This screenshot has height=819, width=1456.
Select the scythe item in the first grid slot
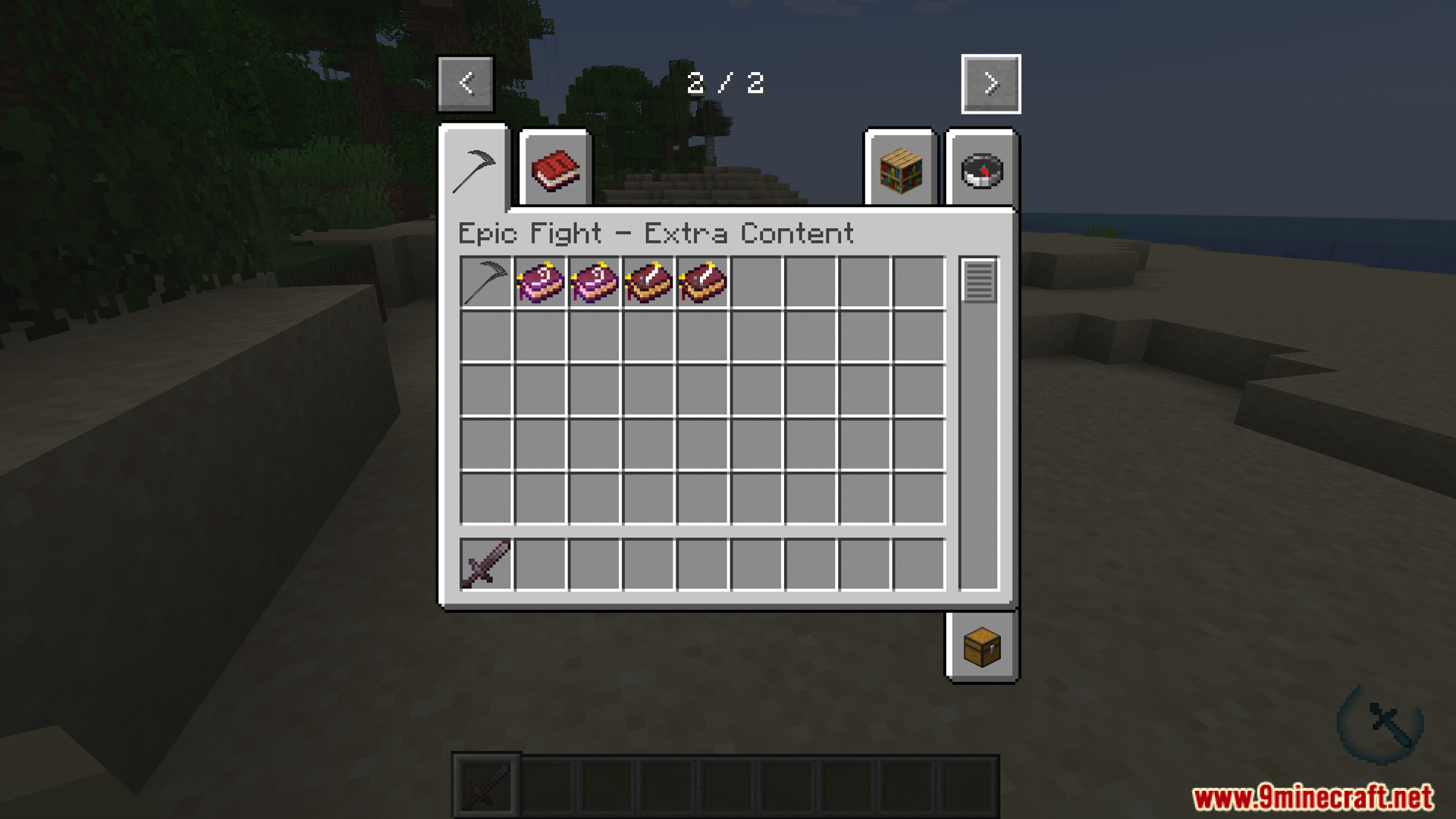click(x=485, y=282)
